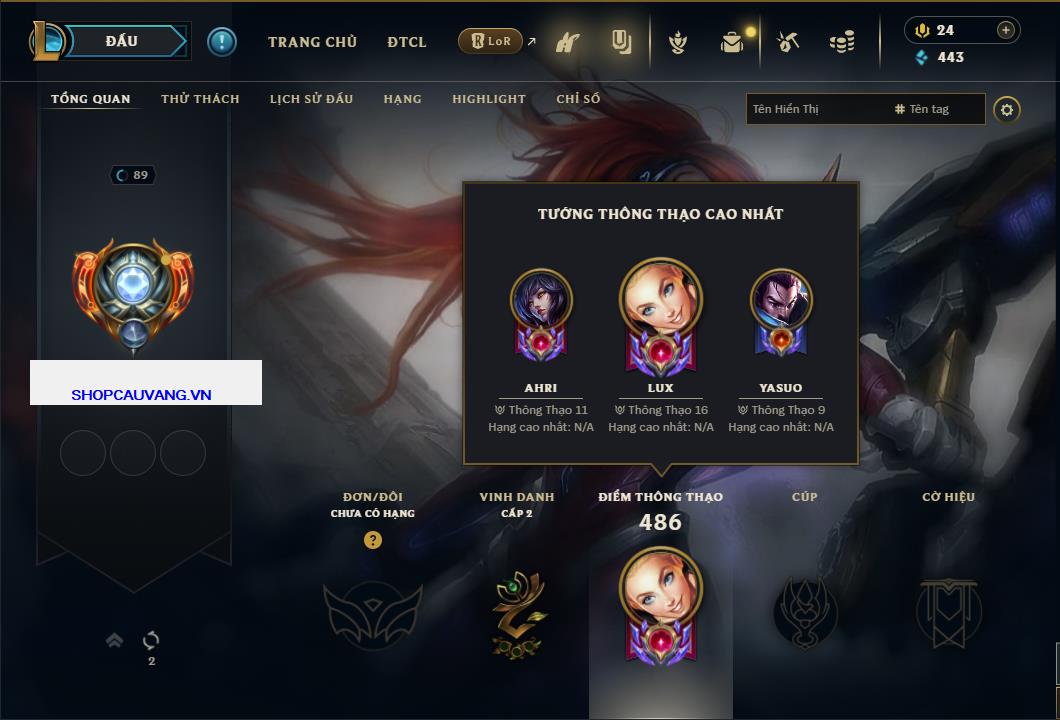Click the ĐẤU play button
This screenshot has height=720, width=1060.
(122, 41)
